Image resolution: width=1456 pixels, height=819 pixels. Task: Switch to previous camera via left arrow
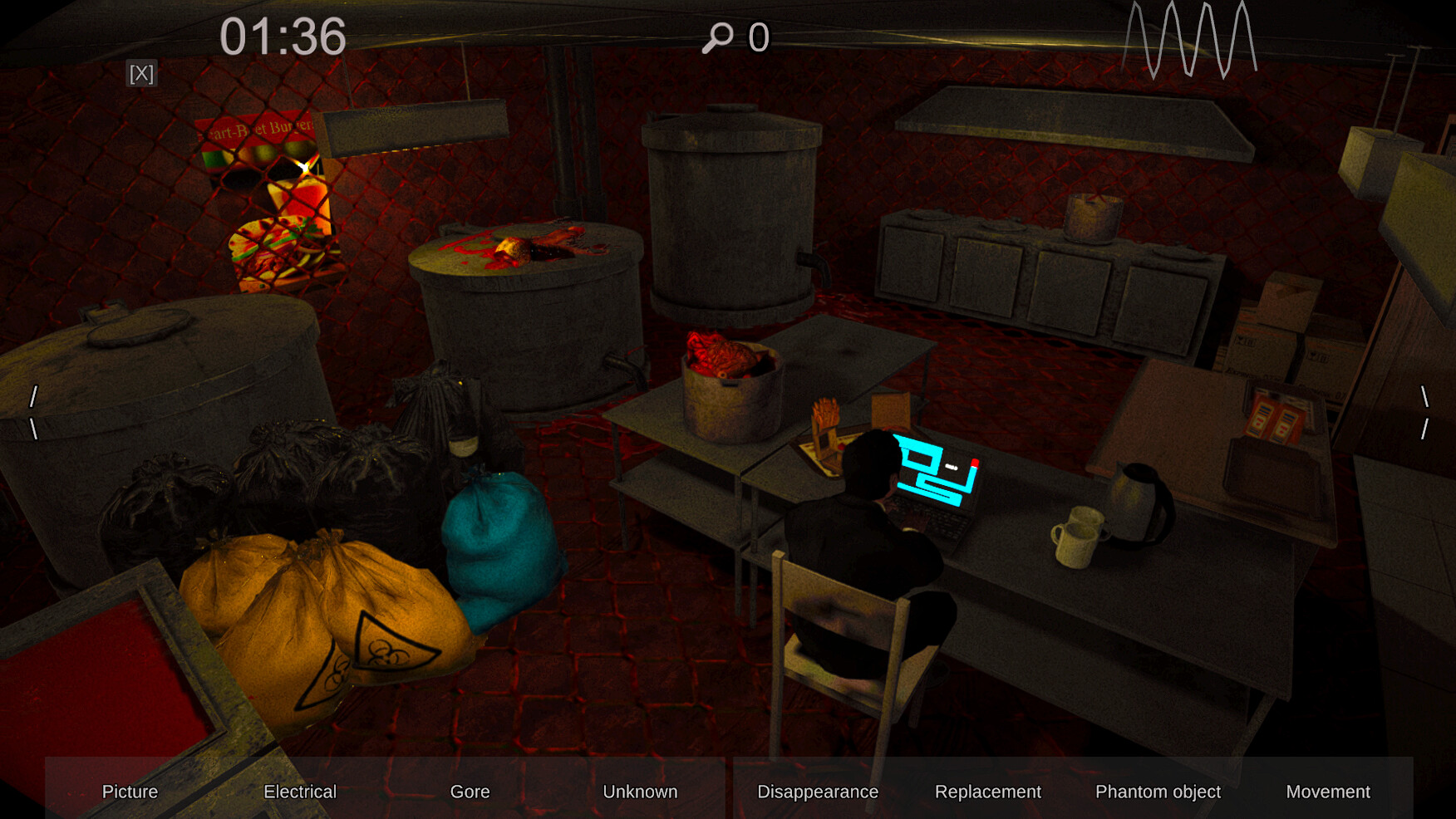32,411
